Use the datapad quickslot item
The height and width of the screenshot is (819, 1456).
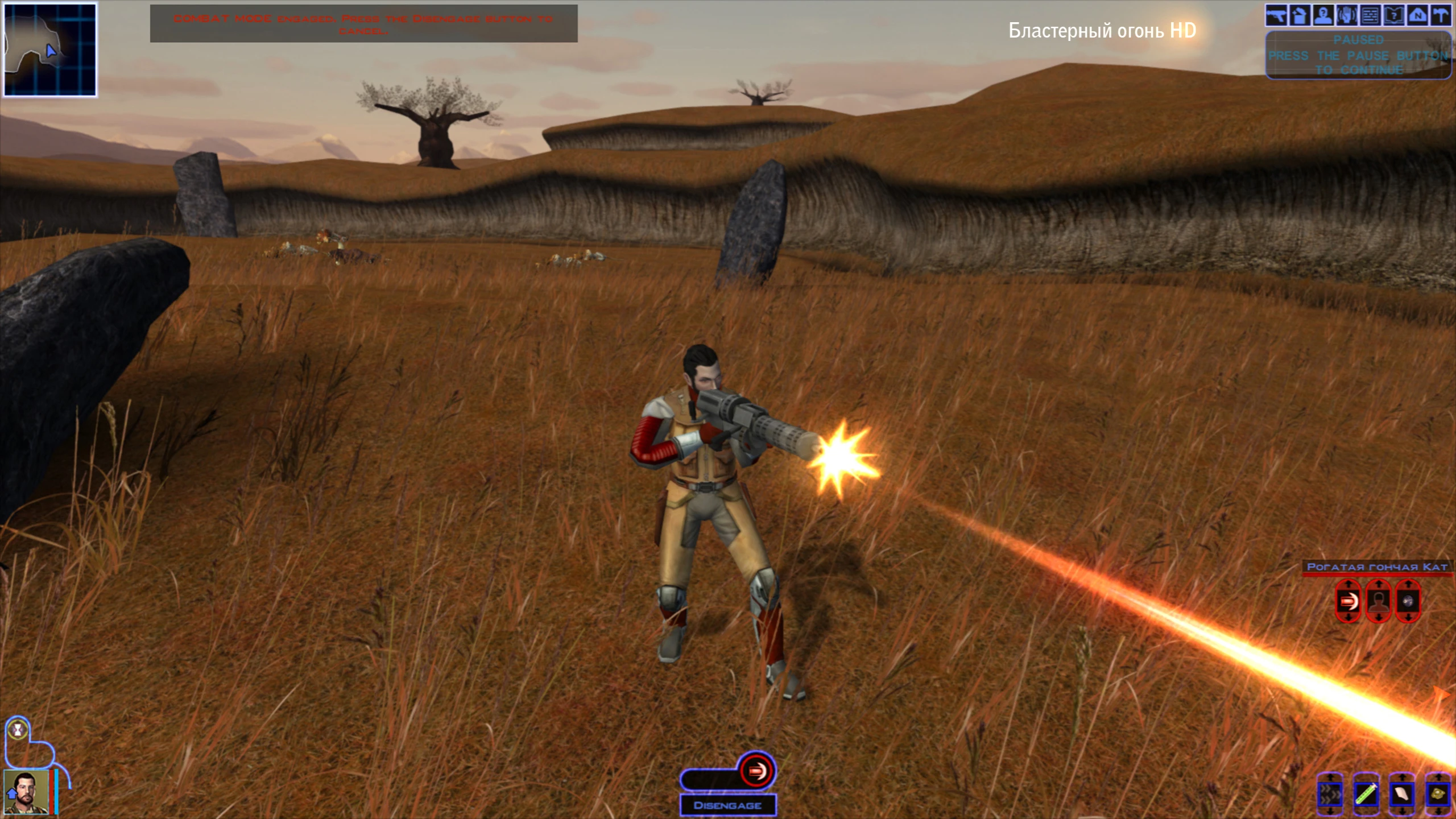(1403, 795)
